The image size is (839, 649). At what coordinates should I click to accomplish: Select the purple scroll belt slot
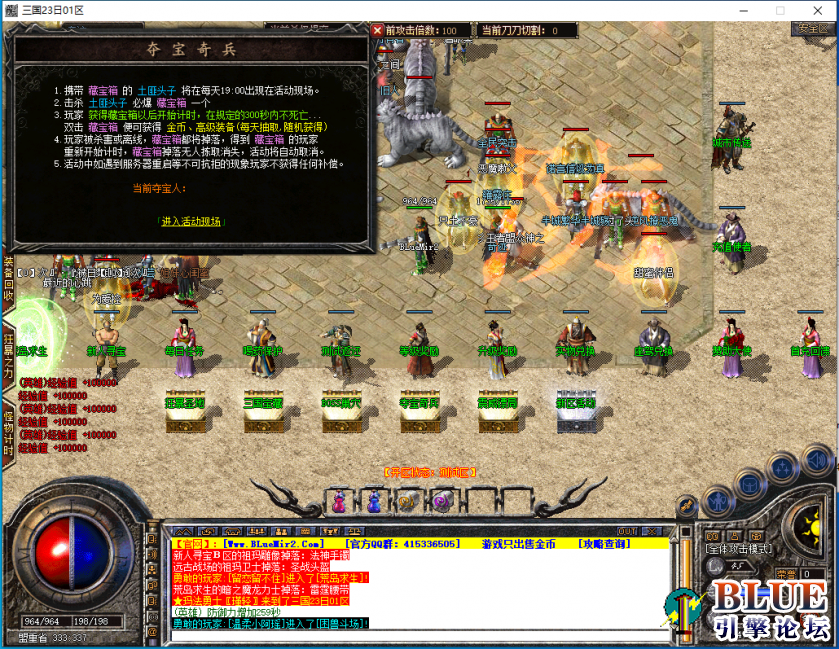click(441, 501)
